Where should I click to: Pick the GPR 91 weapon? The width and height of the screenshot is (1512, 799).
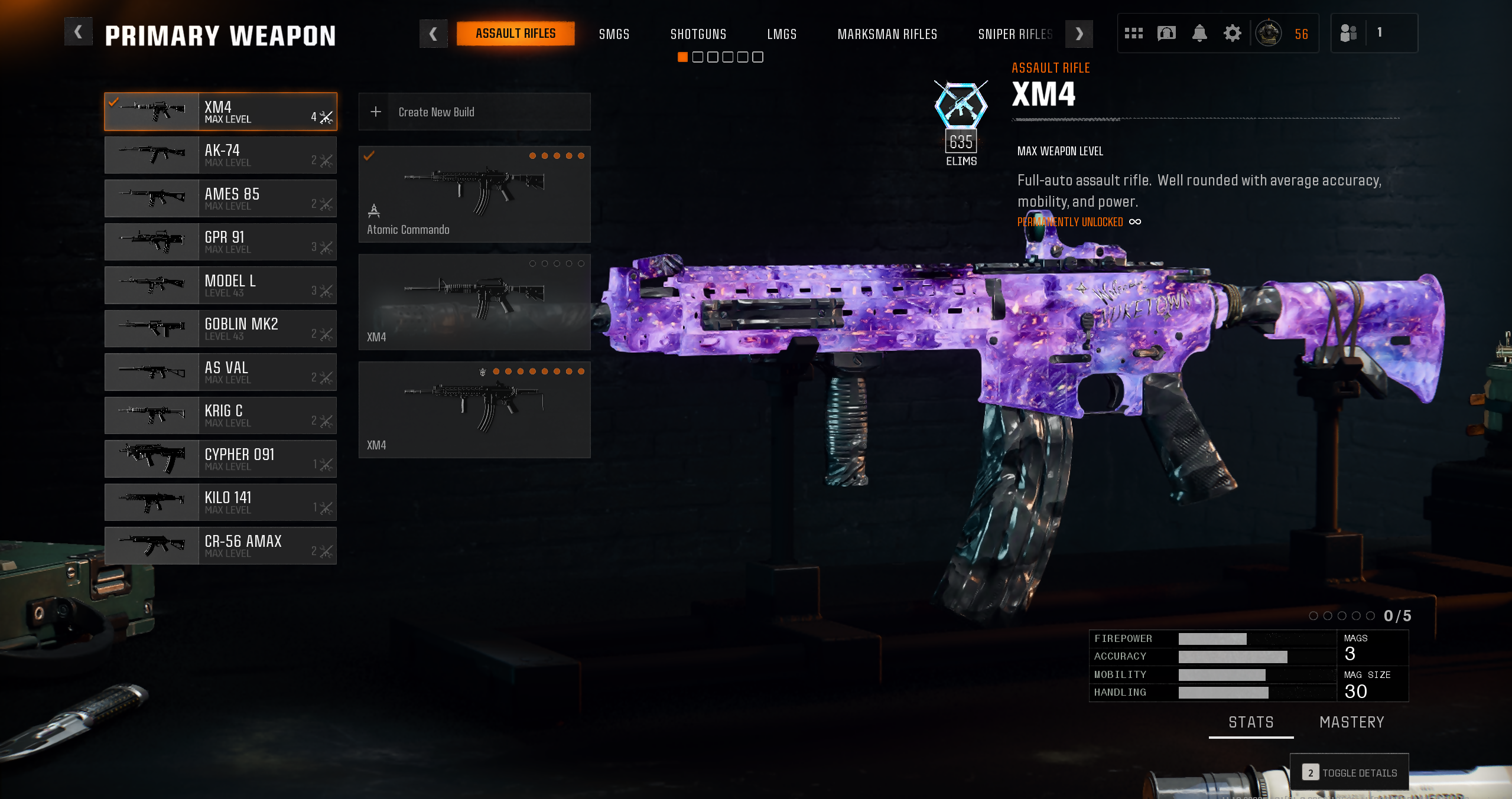click(220, 242)
